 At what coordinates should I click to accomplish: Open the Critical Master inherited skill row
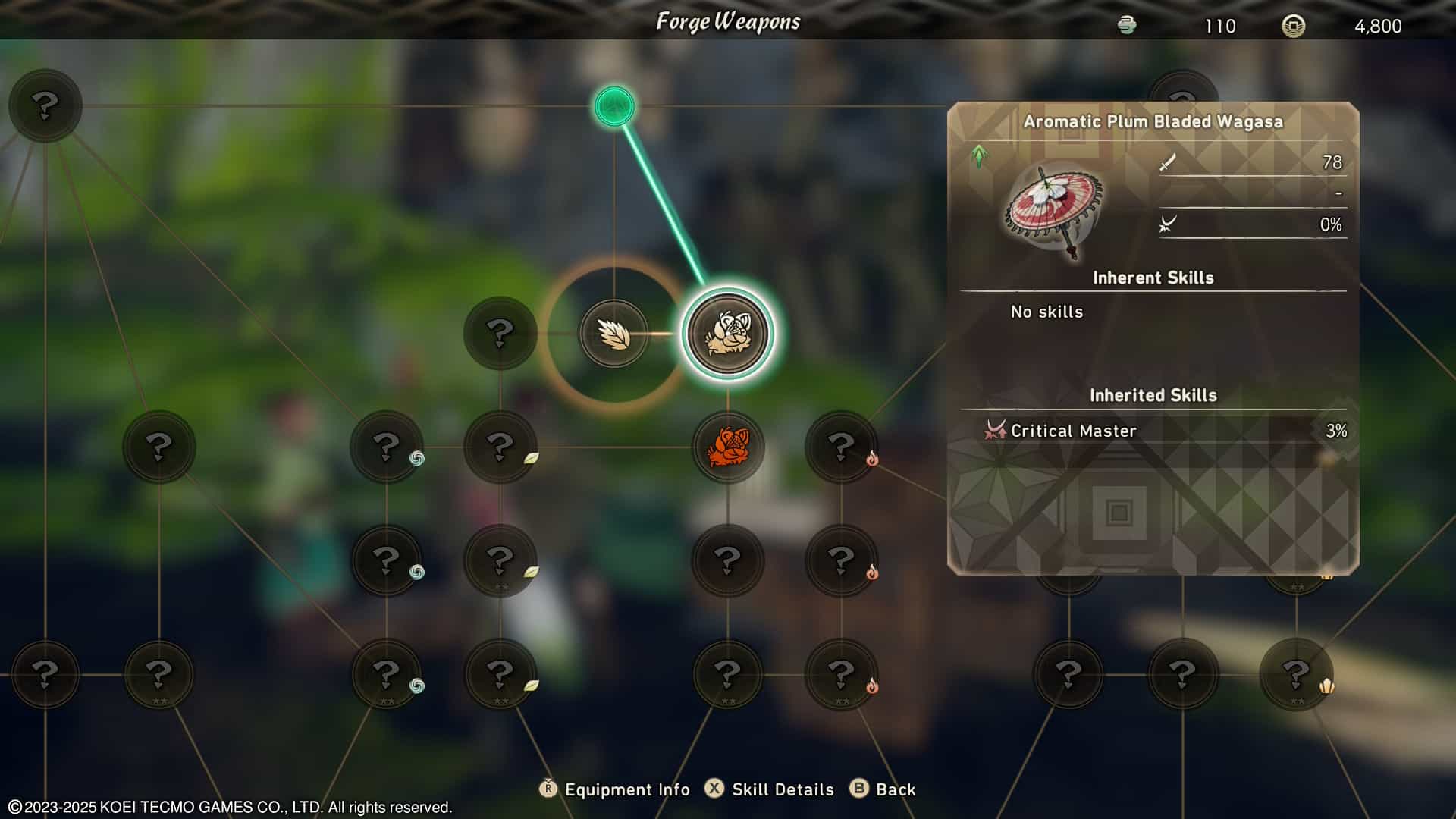pos(1153,431)
